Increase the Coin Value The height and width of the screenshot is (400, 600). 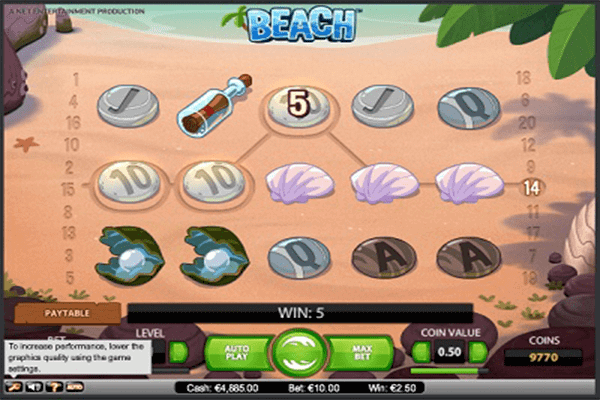coord(478,352)
